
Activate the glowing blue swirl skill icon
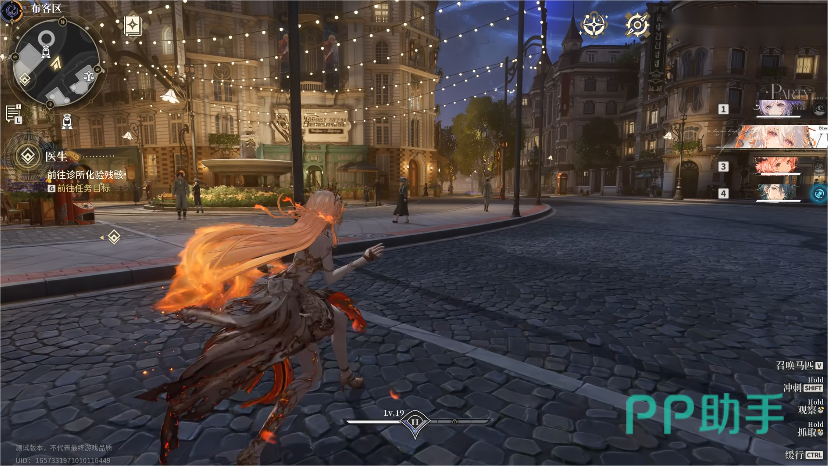point(818,193)
